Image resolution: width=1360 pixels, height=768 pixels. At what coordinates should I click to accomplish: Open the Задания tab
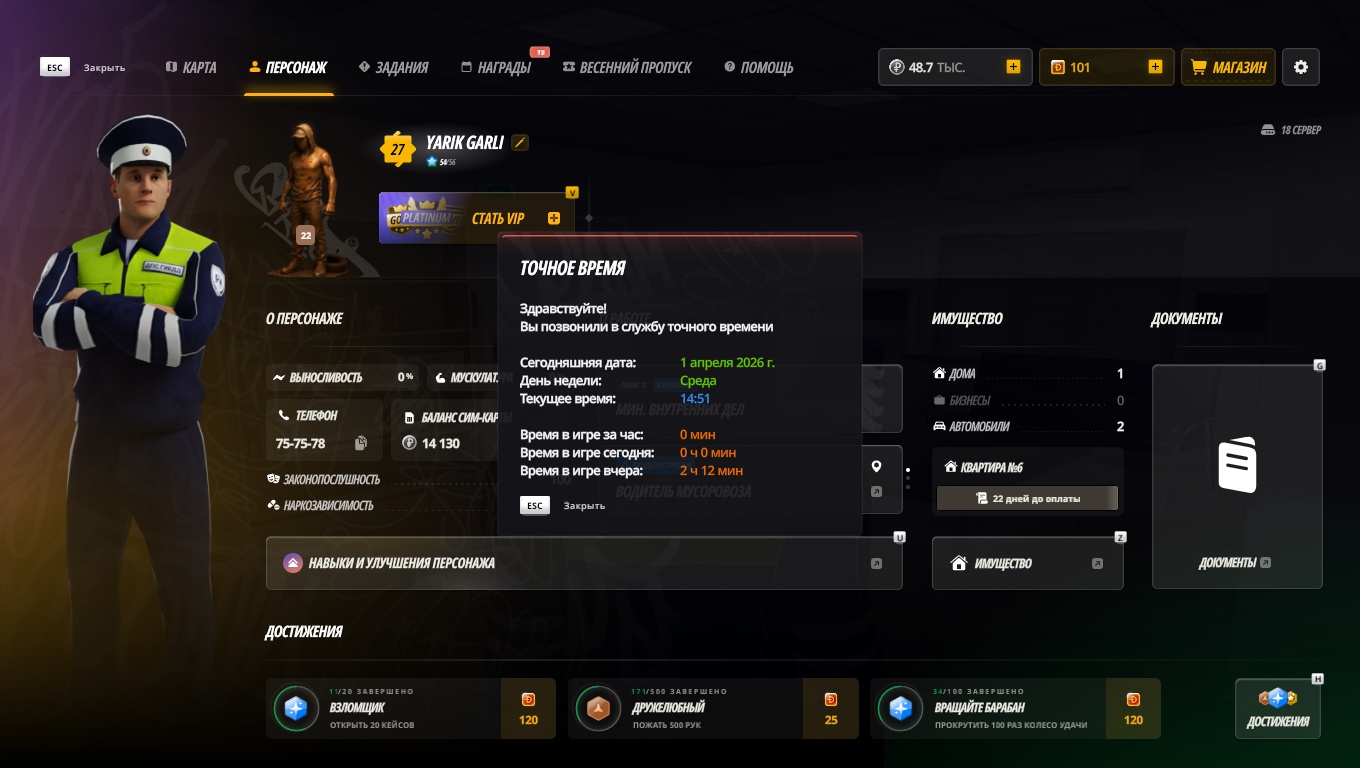pyautogui.click(x=393, y=67)
